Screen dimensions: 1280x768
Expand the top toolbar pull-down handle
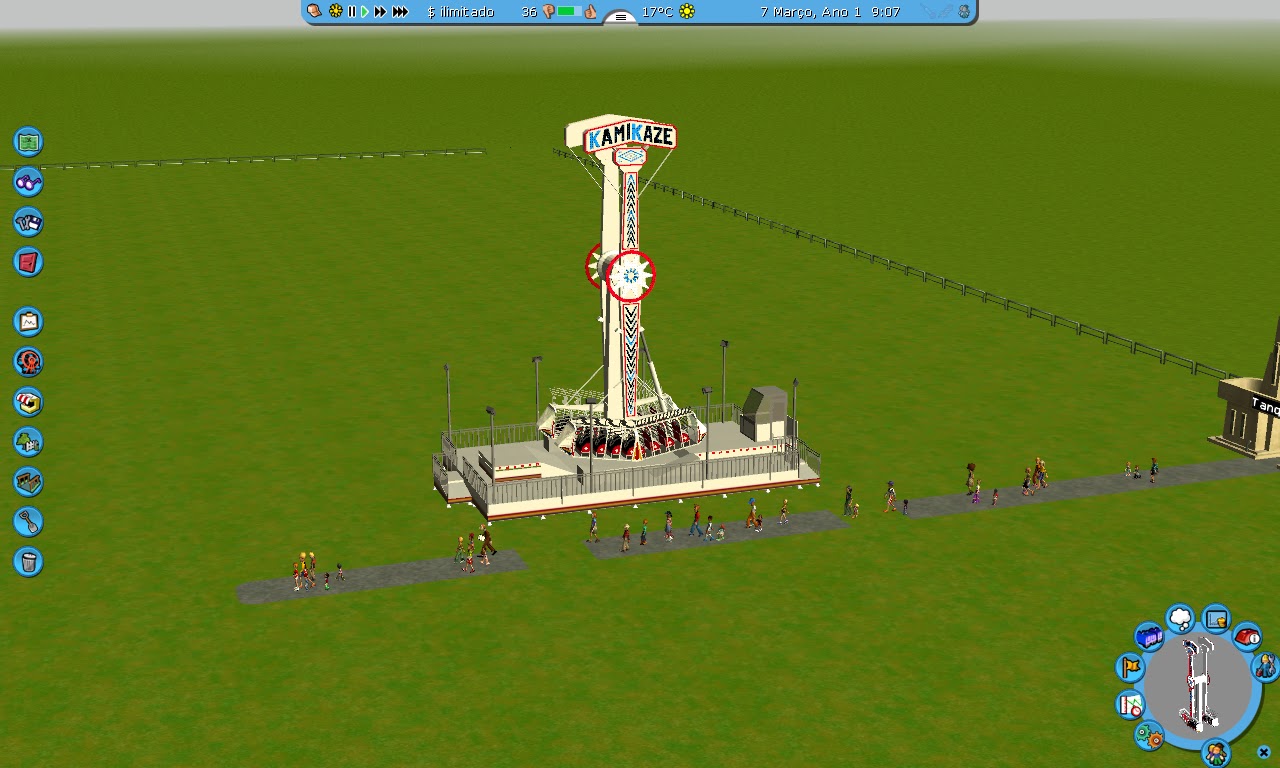[620, 18]
